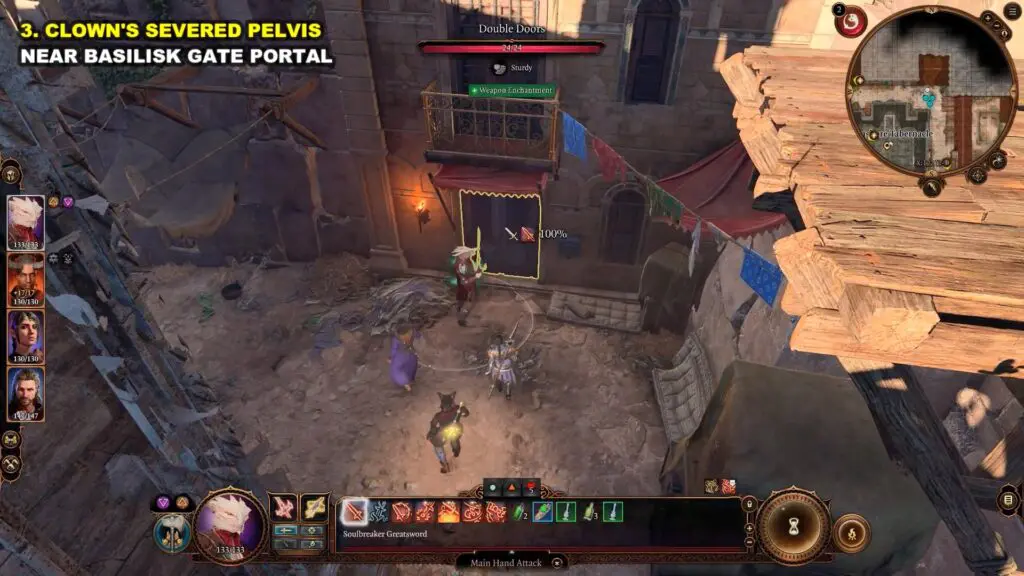Toggle group mode below the party portraits
Viewport: 1024px width, 576px height.
[x=12, y=439]
